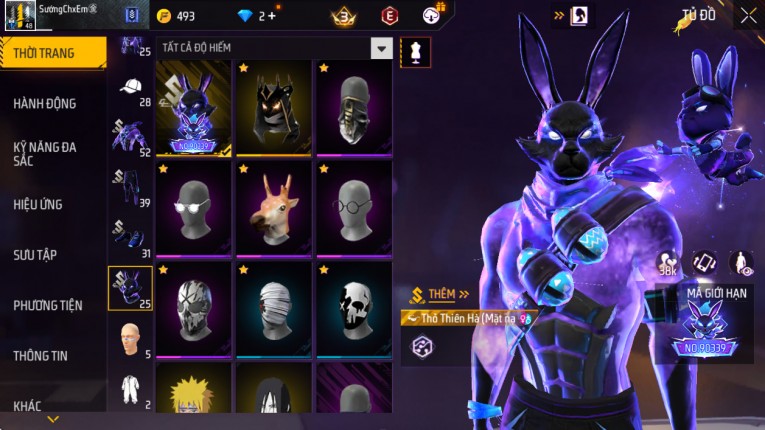Choose the bandaged mummy head mask
The height and width of the screenshot is (430, 765).
point(274,306)
